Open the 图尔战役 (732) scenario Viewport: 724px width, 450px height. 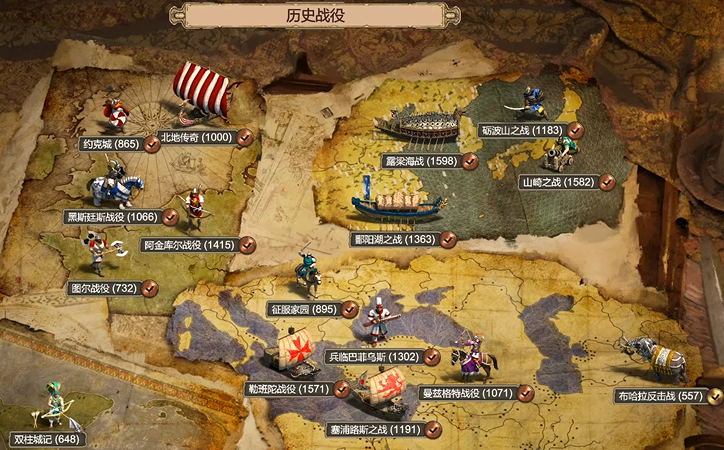[102, 288]
